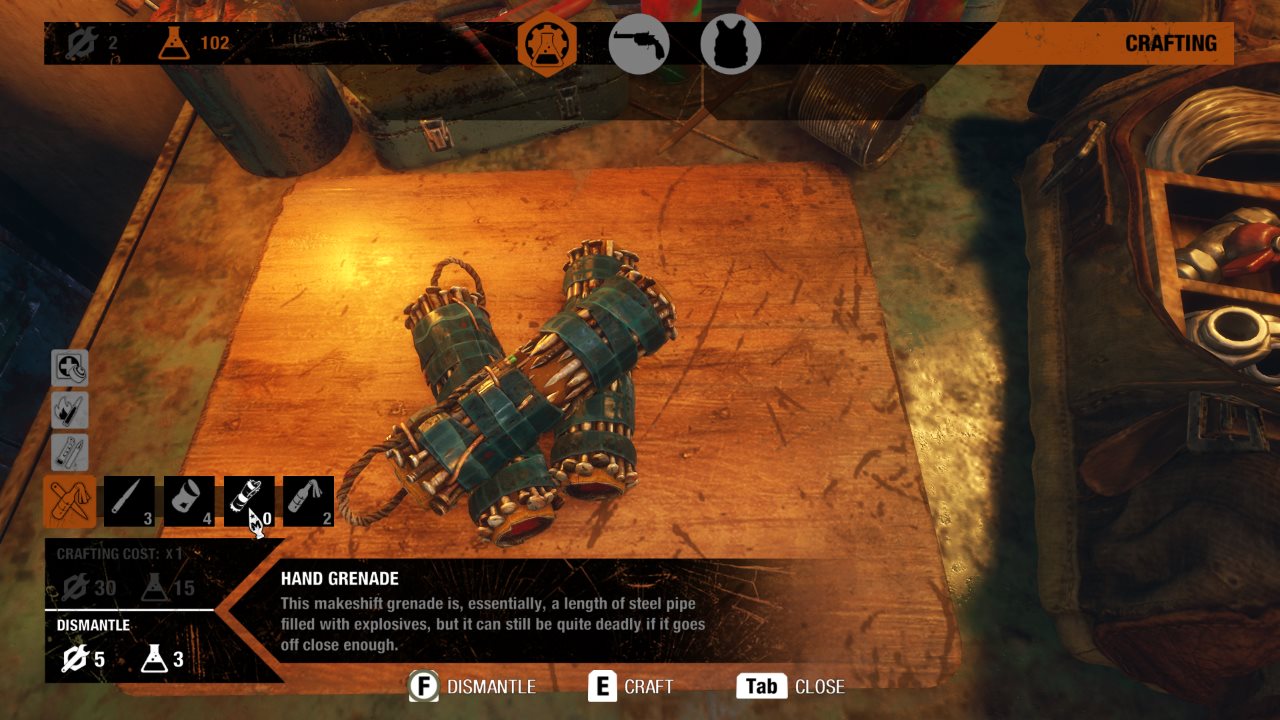This screenshot has width=1280, height=720.
Task: Click the materials wrench counter icon
Action: (82, 42)
